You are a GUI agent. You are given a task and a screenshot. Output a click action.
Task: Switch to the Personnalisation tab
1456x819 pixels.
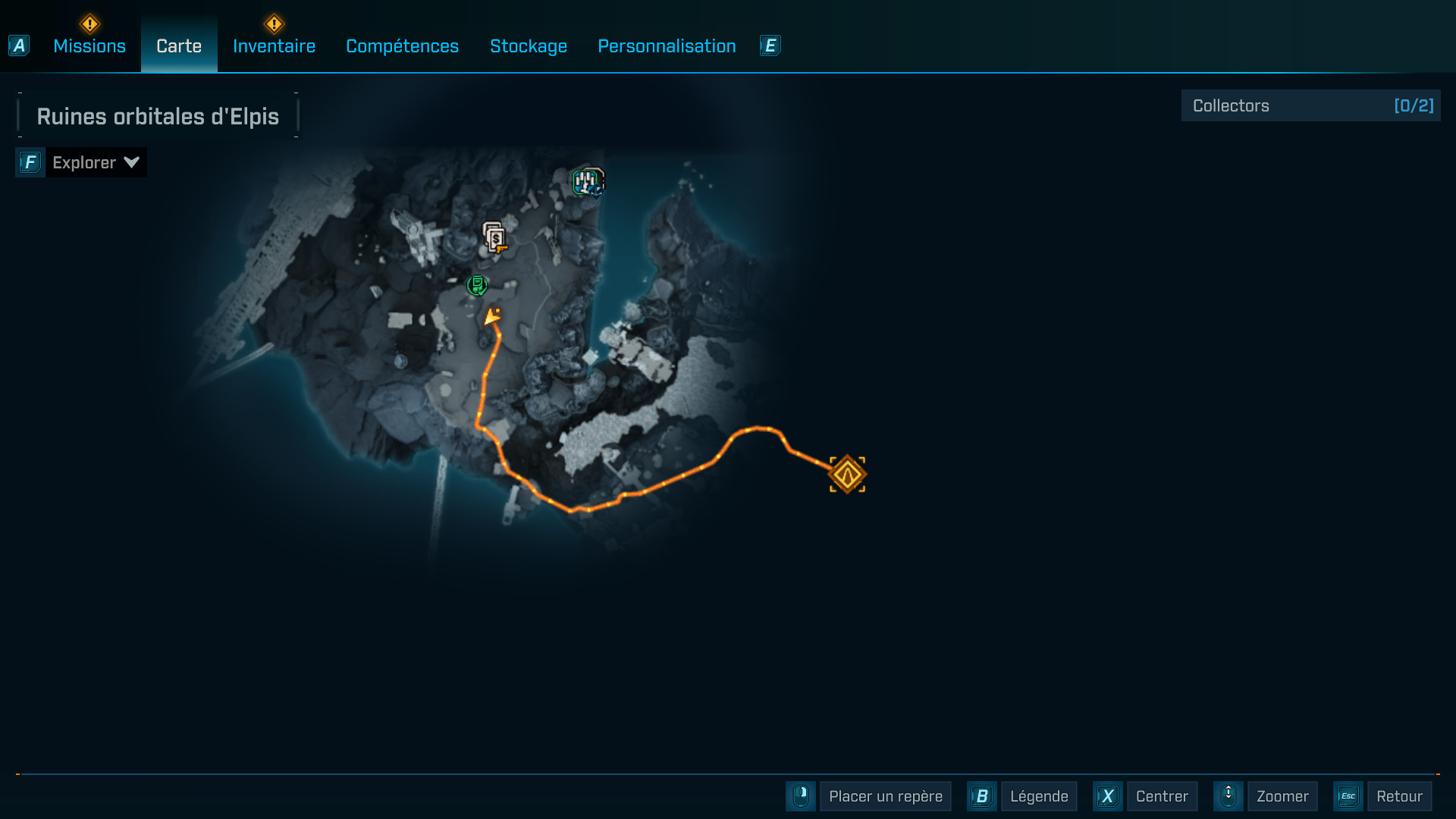point(667,45)
